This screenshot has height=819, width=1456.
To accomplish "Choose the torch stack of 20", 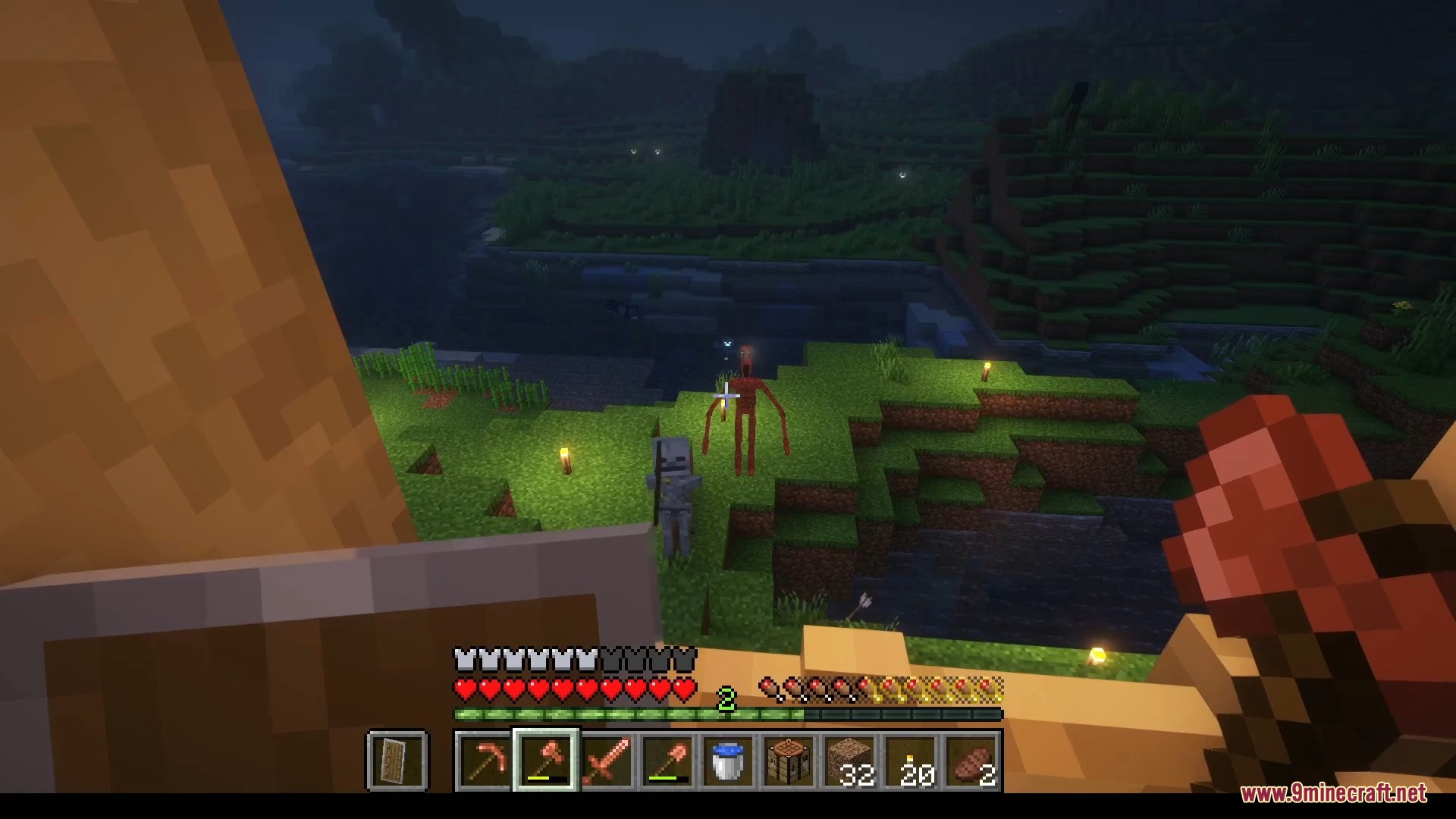I will pos(911,761).
